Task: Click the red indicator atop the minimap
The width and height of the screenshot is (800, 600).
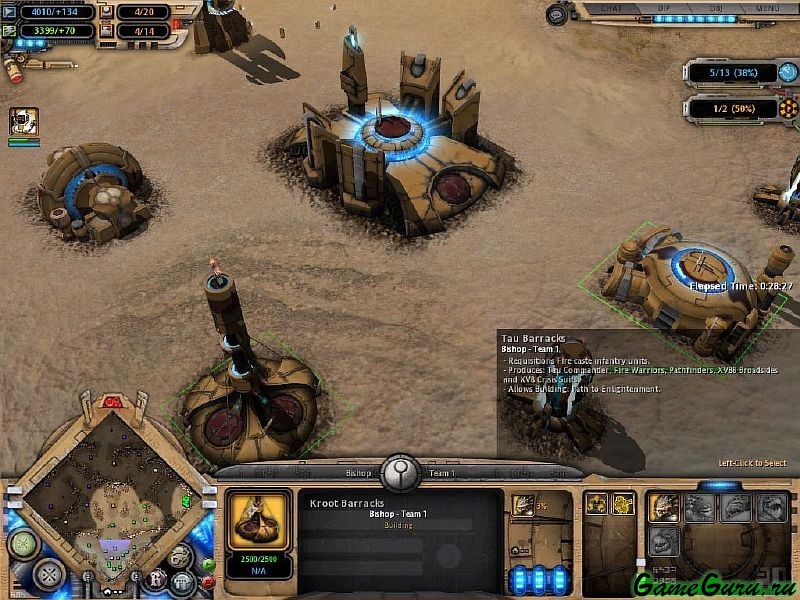Action: point(113,402)
